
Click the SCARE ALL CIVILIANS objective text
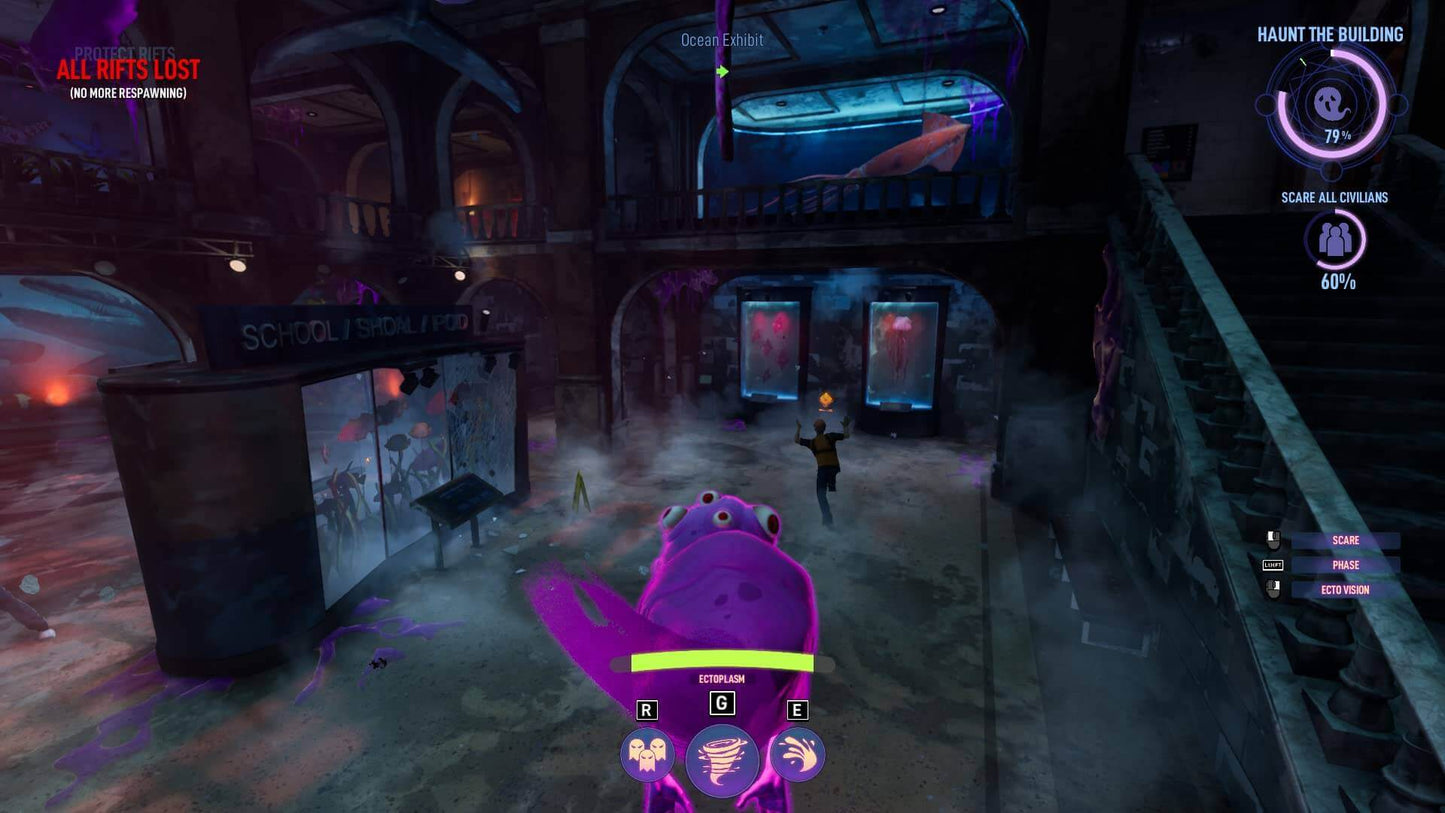[x=1334, y=197]
